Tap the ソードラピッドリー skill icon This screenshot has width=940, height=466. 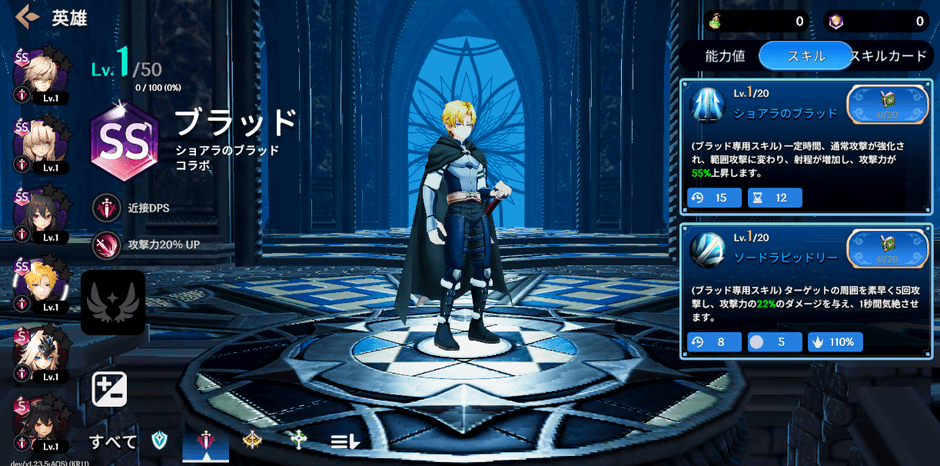tap(710, 249)
